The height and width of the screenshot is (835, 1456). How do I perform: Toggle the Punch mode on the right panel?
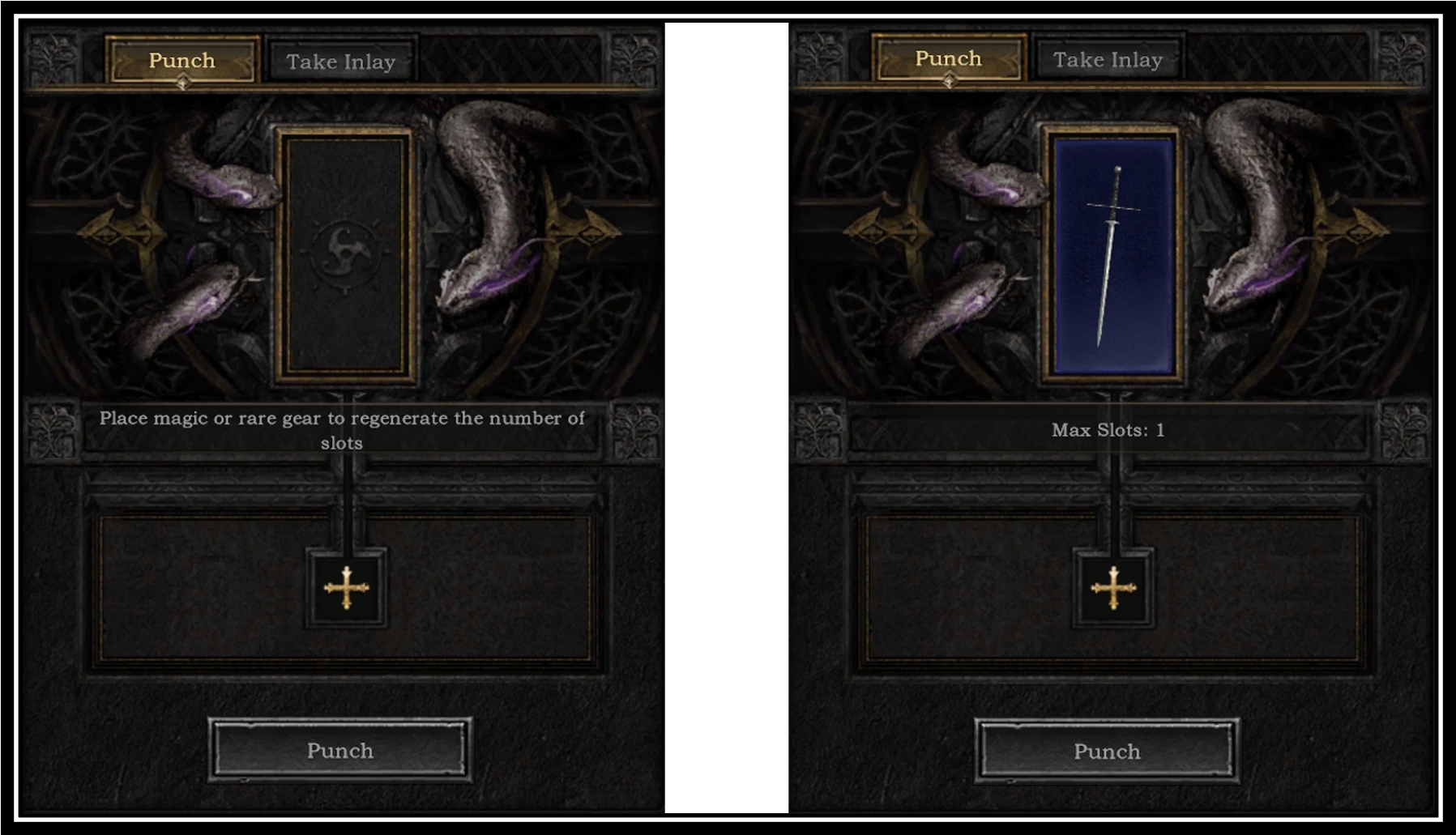tap(950, 58)
